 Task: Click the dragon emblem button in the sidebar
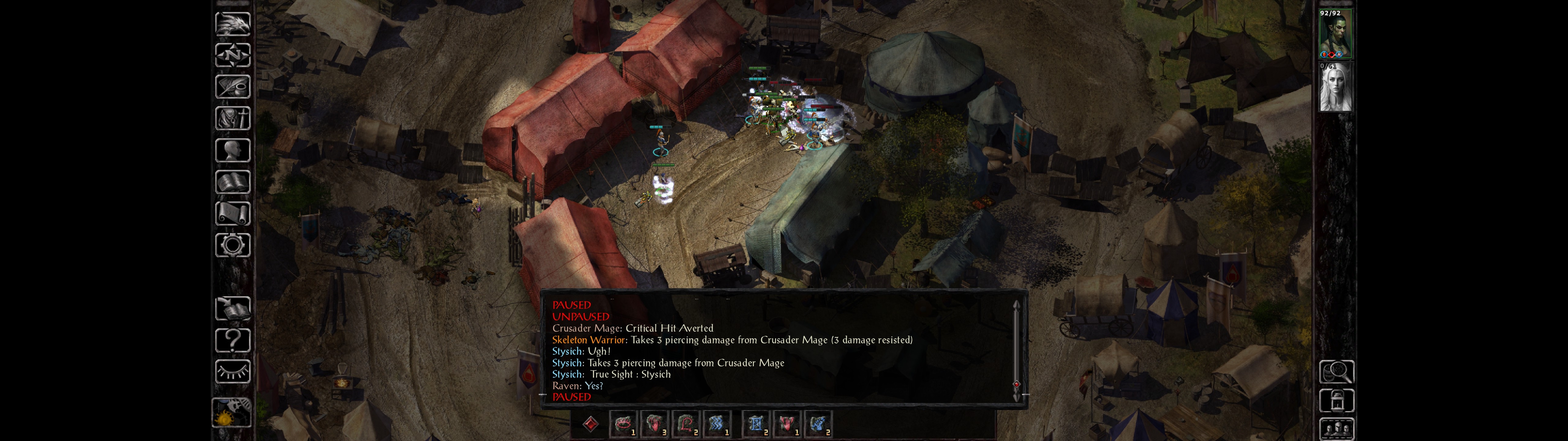coord(232,24)
